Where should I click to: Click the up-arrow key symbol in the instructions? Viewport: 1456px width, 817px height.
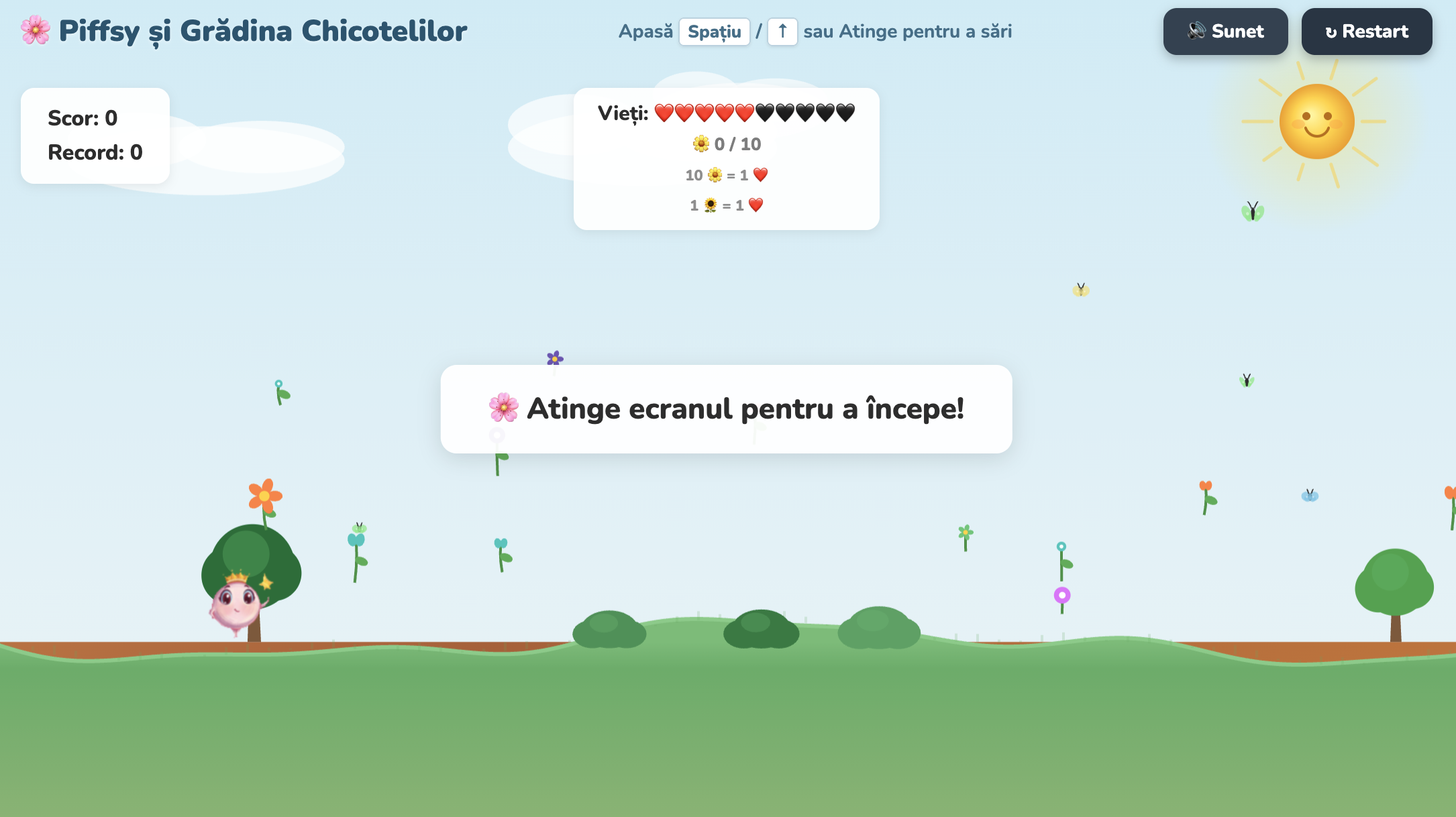[782, 31]
